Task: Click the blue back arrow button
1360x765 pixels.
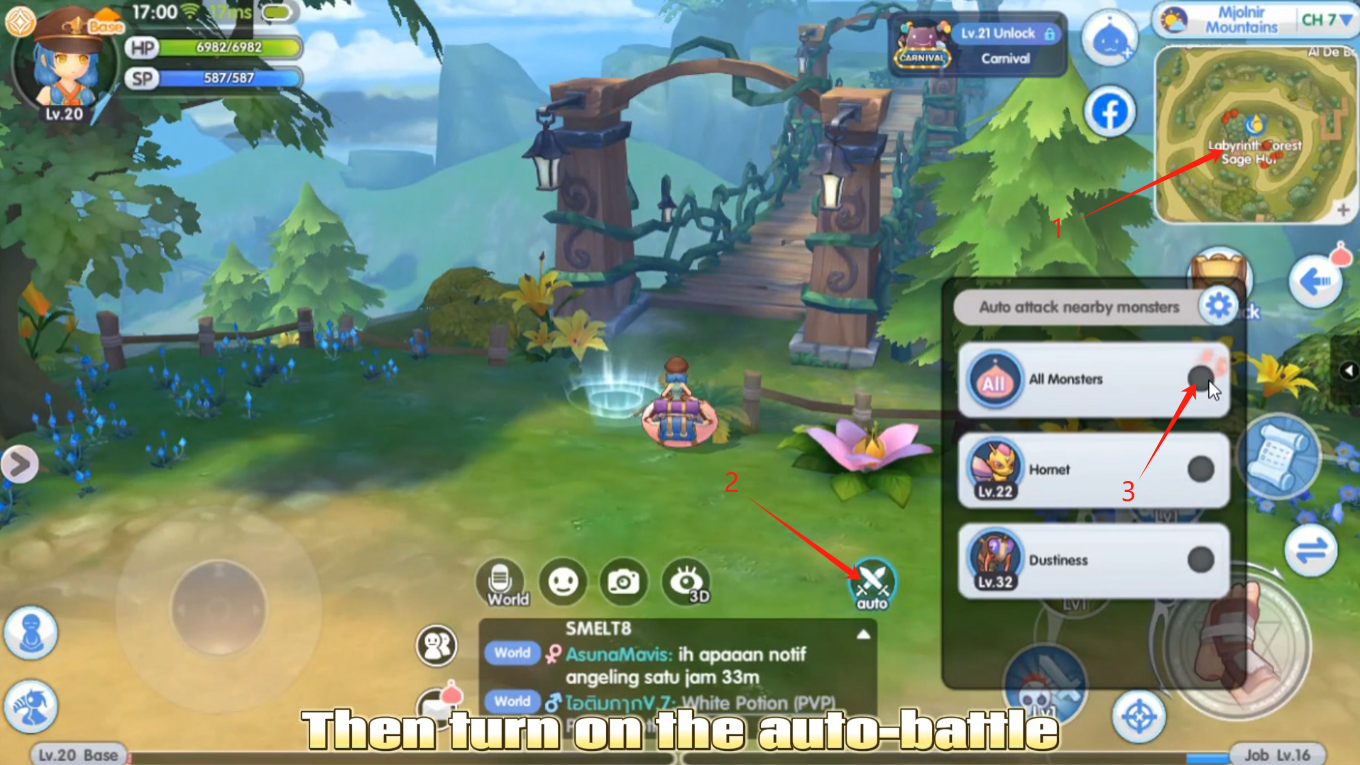Action: 1315,282
